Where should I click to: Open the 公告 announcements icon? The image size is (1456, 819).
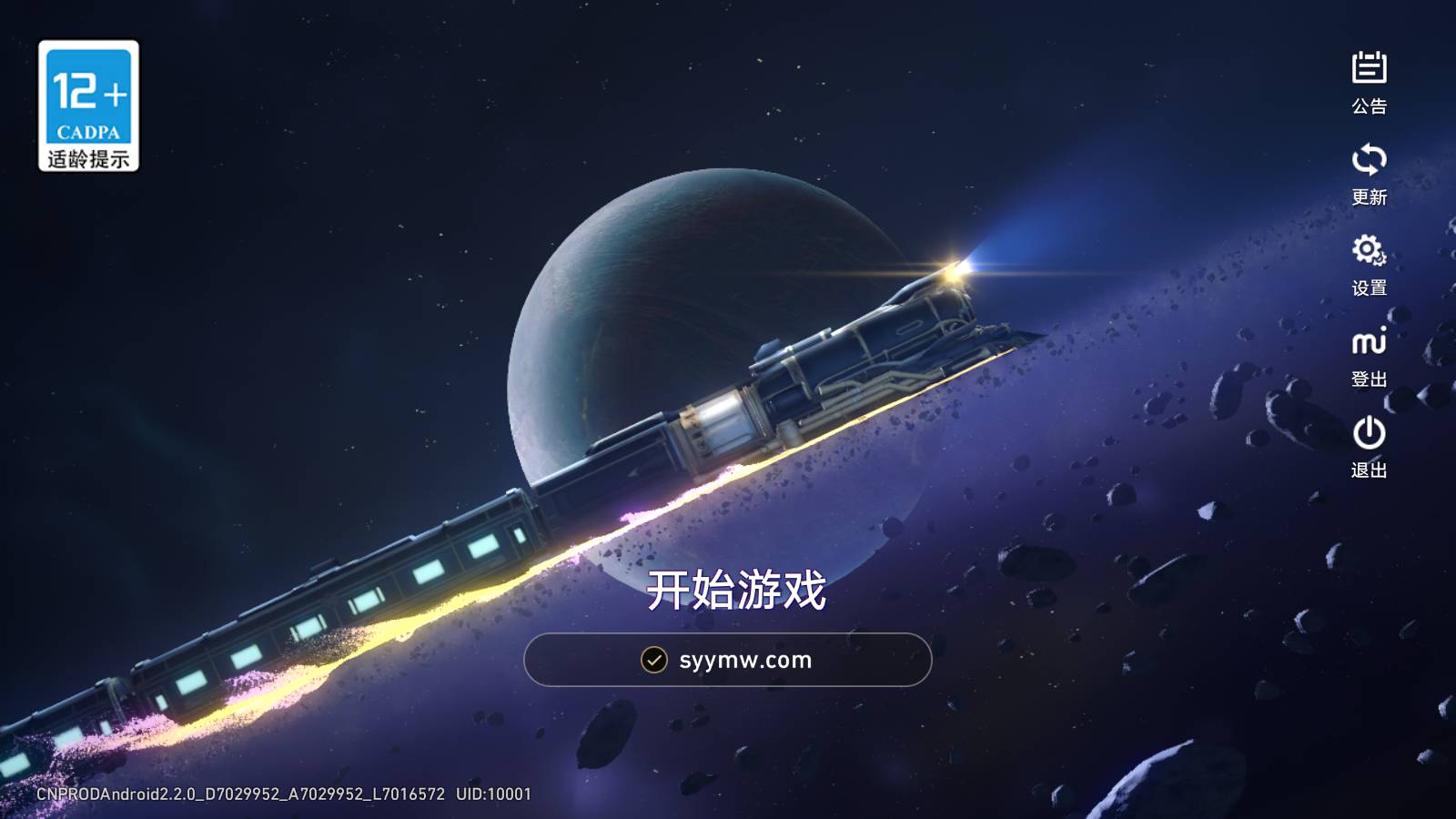pos(1370,66)
